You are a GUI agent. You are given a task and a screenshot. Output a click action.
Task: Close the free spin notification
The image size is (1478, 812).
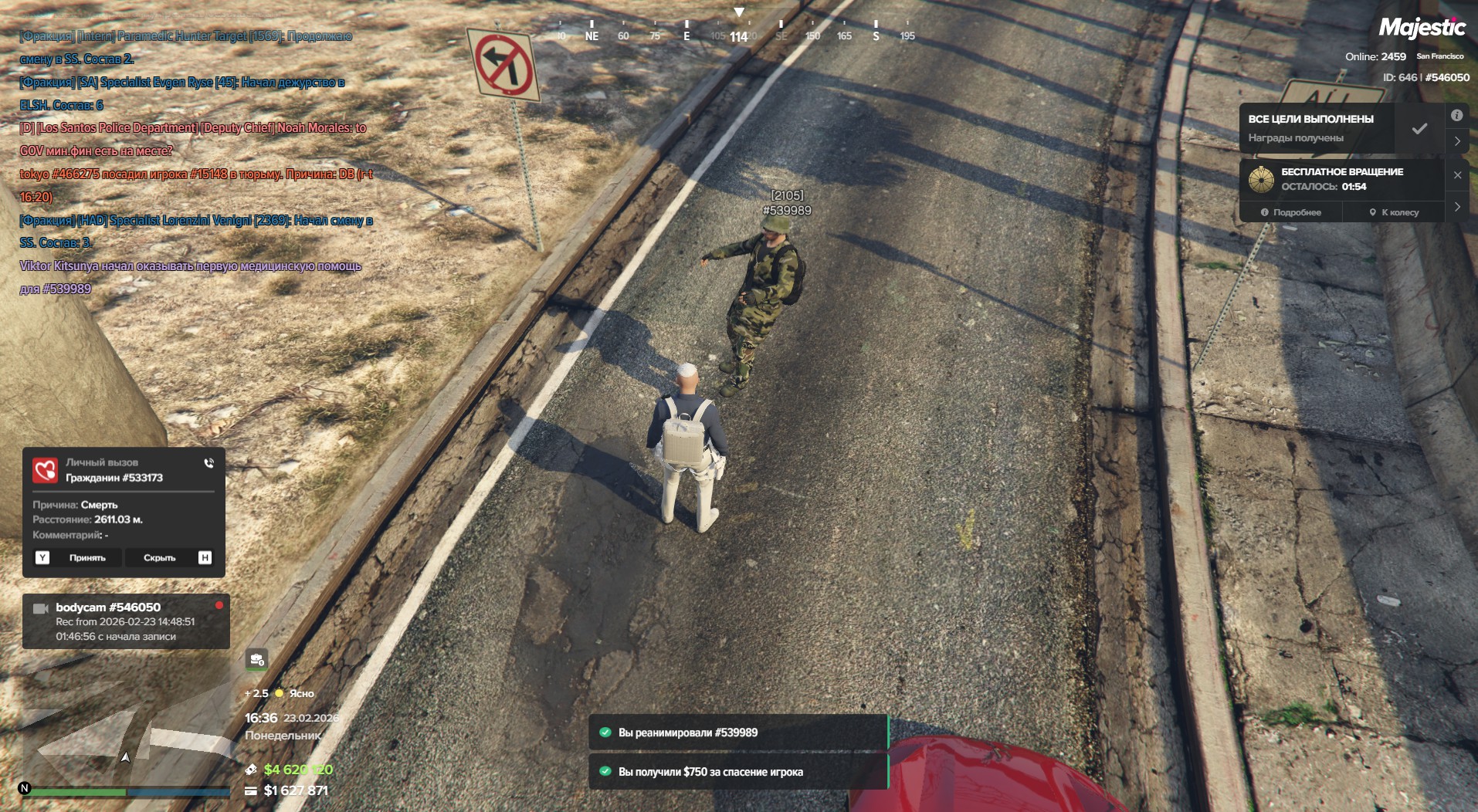pos(1457,175)
